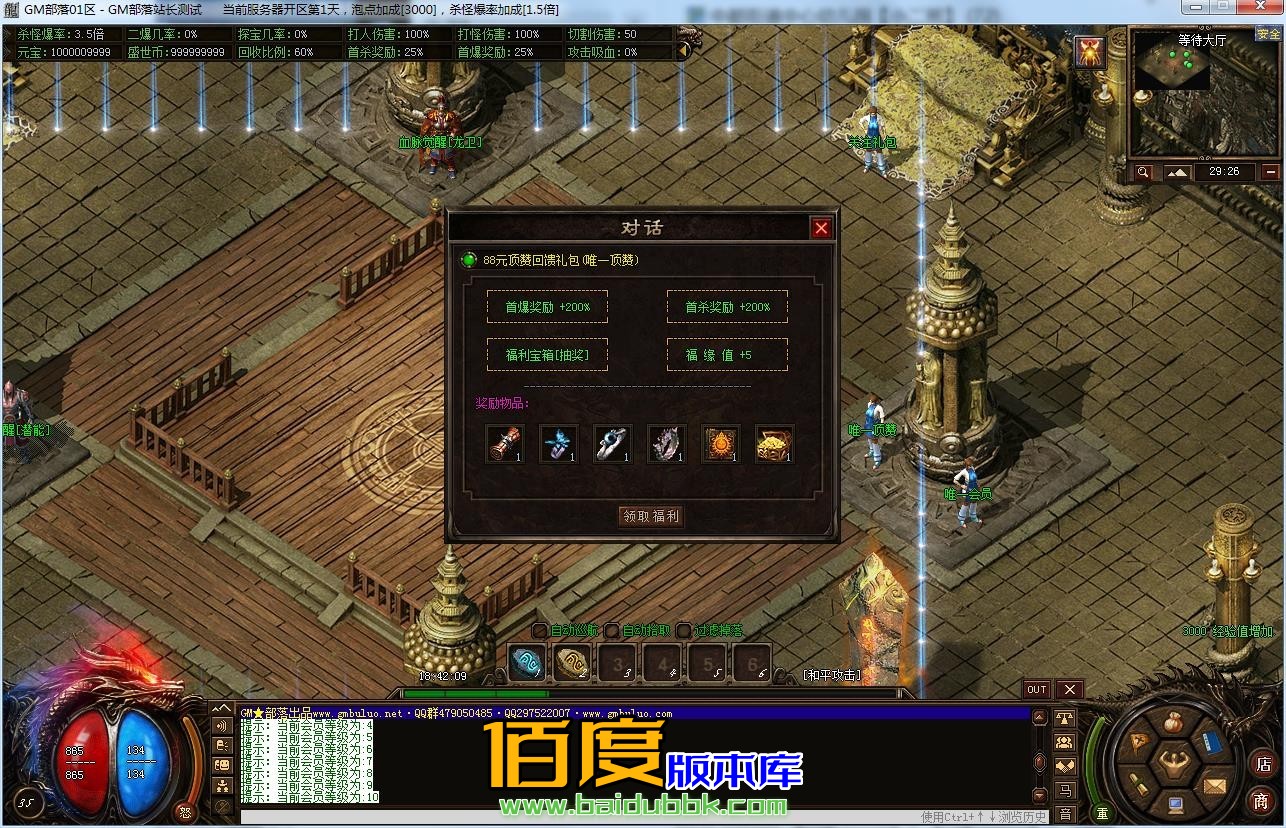The image size is (1286, 828).
Task: Enable the 过滤掉落 loot filter checkbox
Action: click(x=683, y=631)
